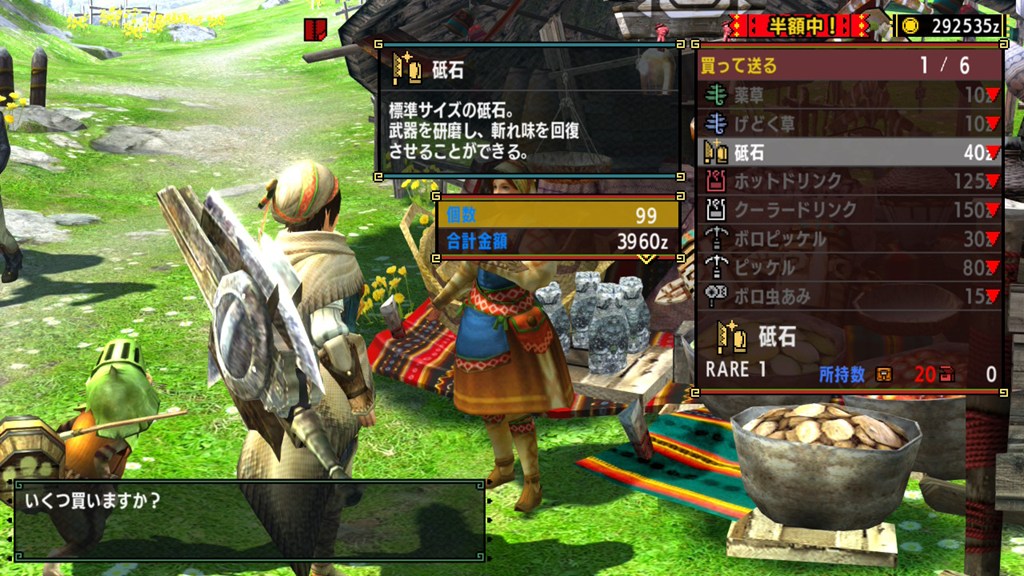Click the 個数 quantity field showing 99
This screenshot has height=576, width=1024.
tap(557, 215)
